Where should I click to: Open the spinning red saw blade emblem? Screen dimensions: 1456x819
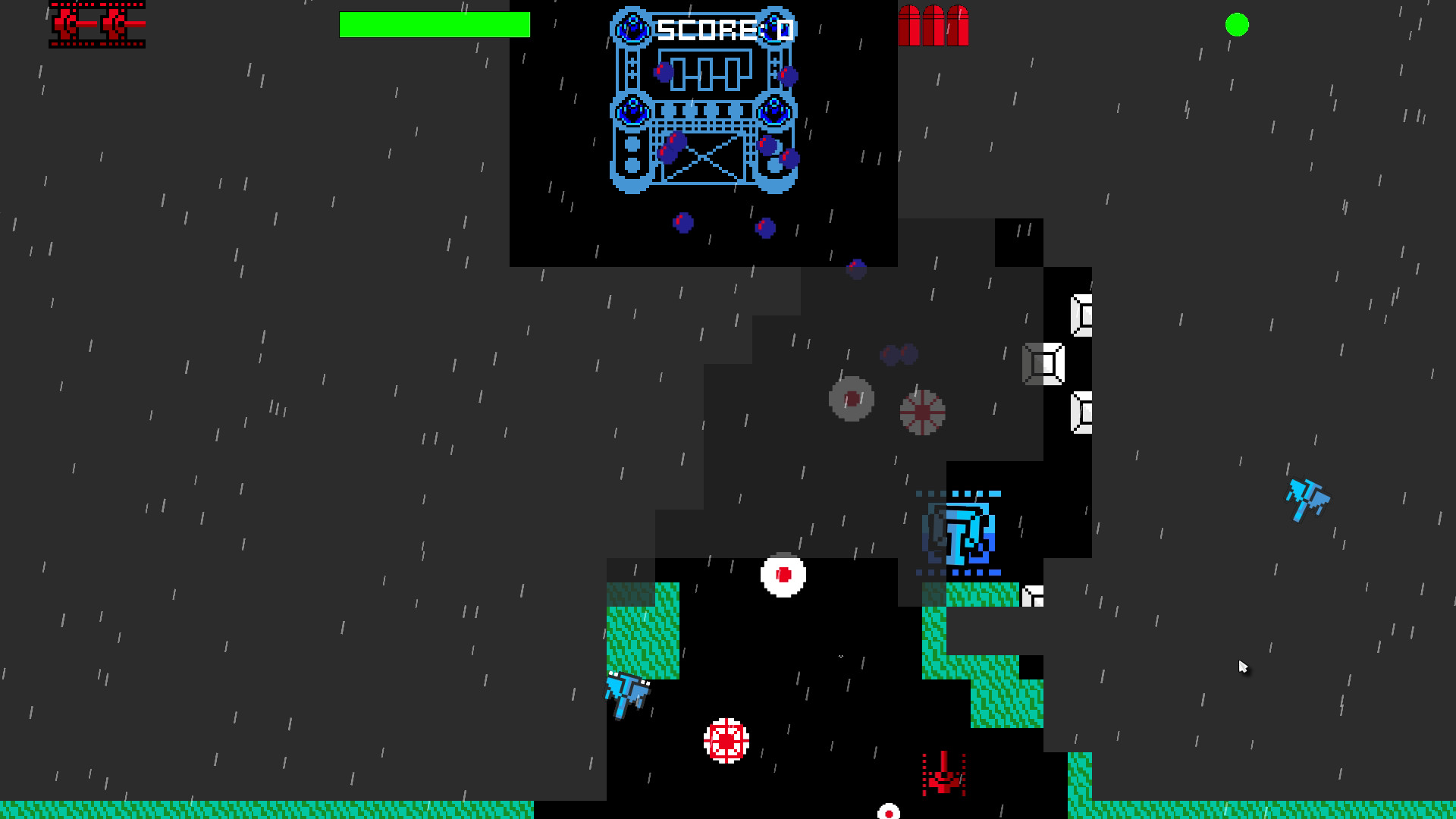923,413
